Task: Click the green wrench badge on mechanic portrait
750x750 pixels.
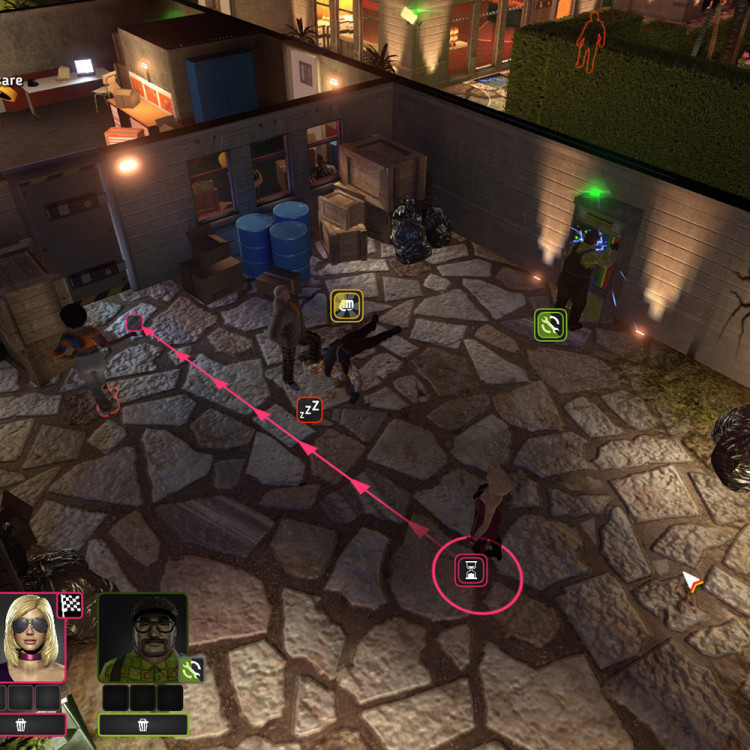Action: coord(196,669)
